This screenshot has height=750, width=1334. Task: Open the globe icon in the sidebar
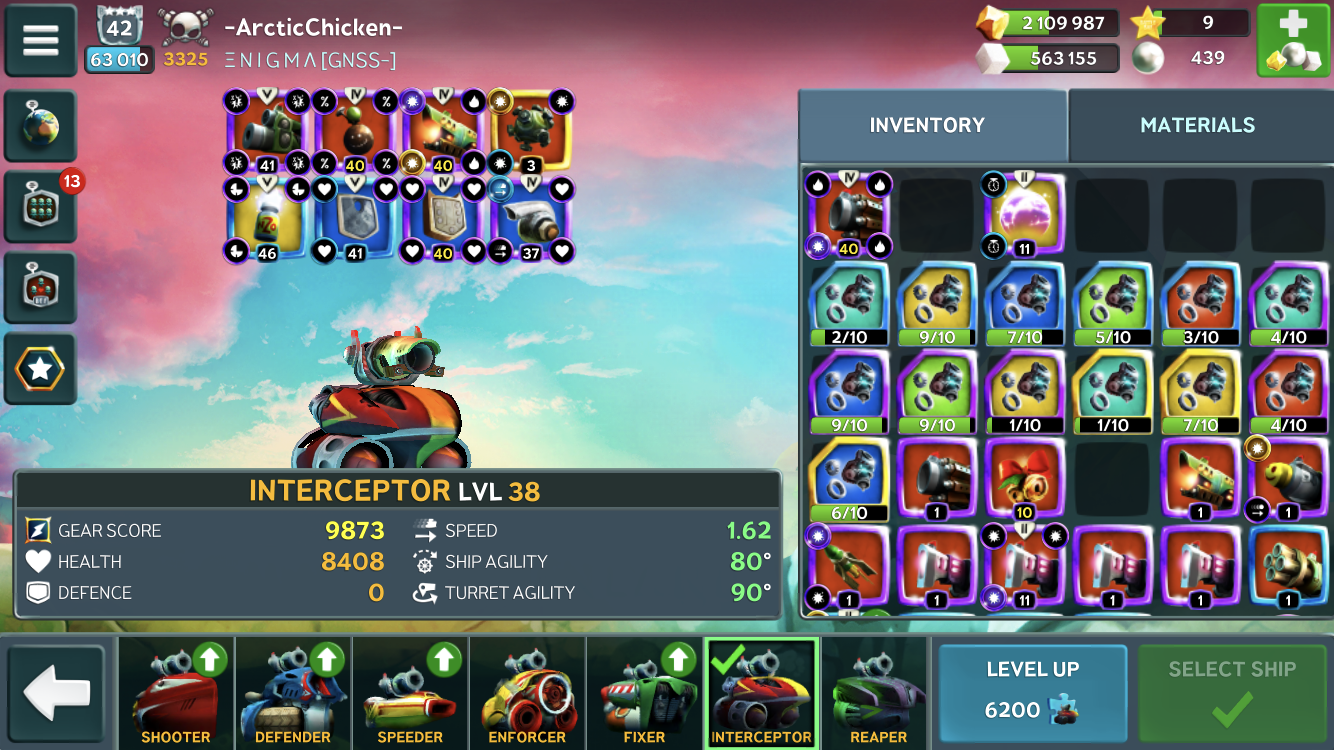[x=41, y=127]
